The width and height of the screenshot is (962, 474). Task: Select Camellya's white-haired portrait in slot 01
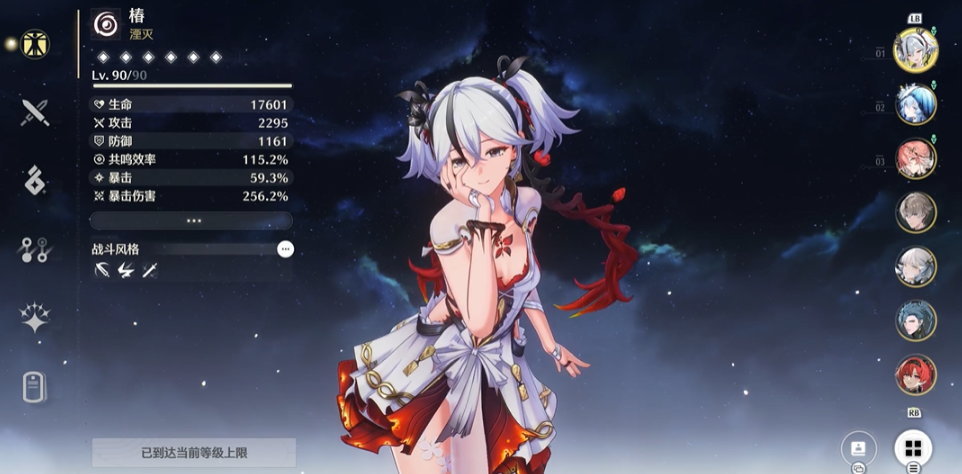click(x=915, y=51)
